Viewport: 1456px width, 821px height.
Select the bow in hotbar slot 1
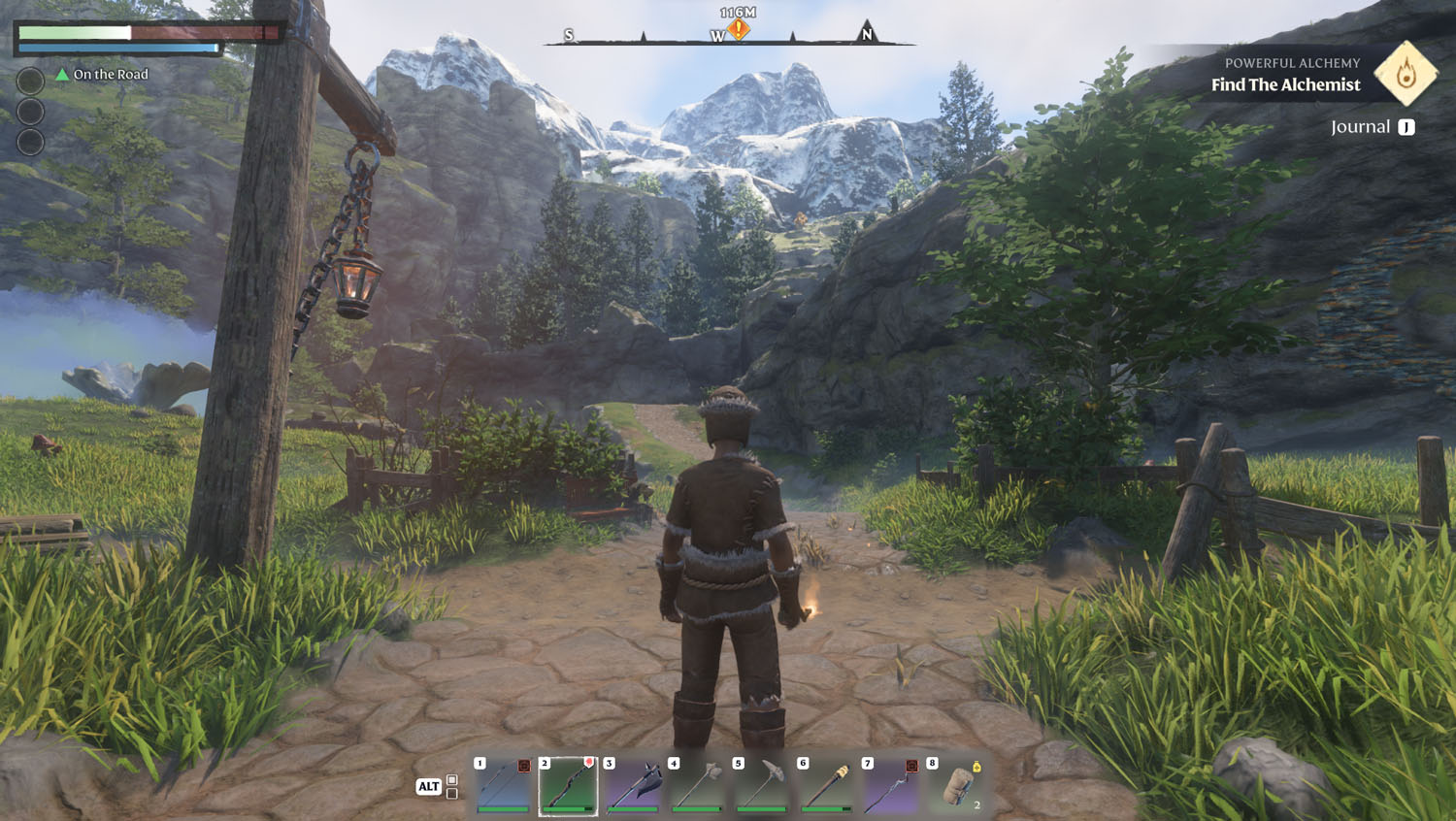504,785
